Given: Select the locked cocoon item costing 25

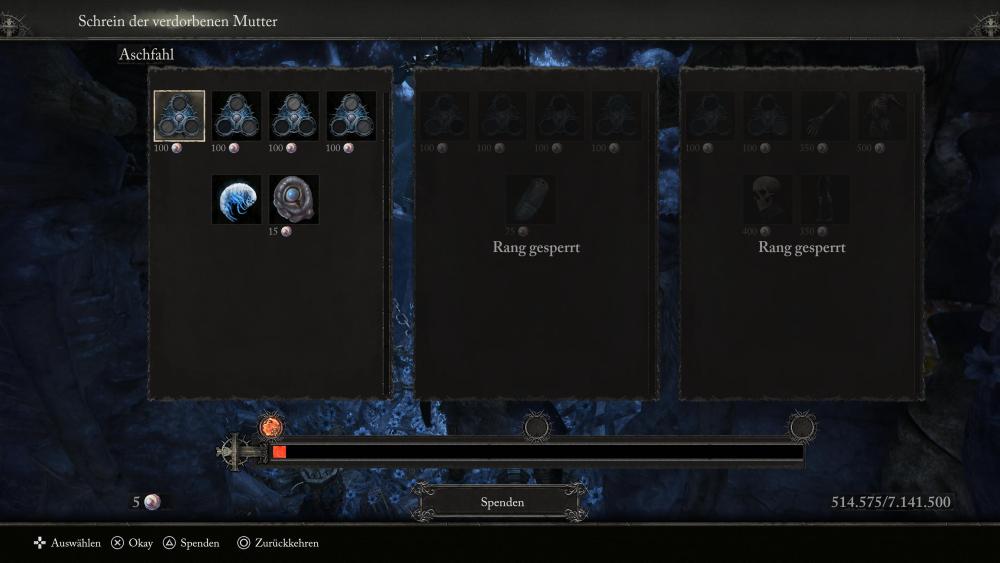Looking at the screenshot, I should [531, 199].
